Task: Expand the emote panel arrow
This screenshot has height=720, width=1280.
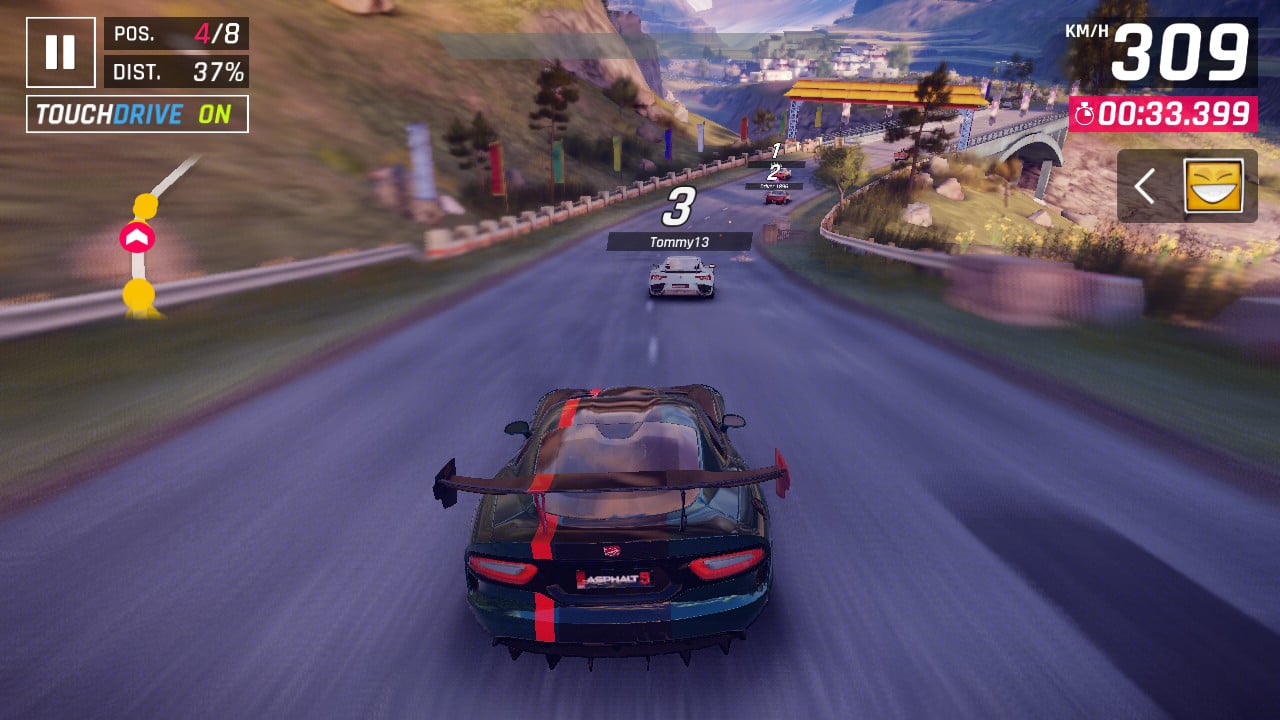Action: click(1146, 186)
